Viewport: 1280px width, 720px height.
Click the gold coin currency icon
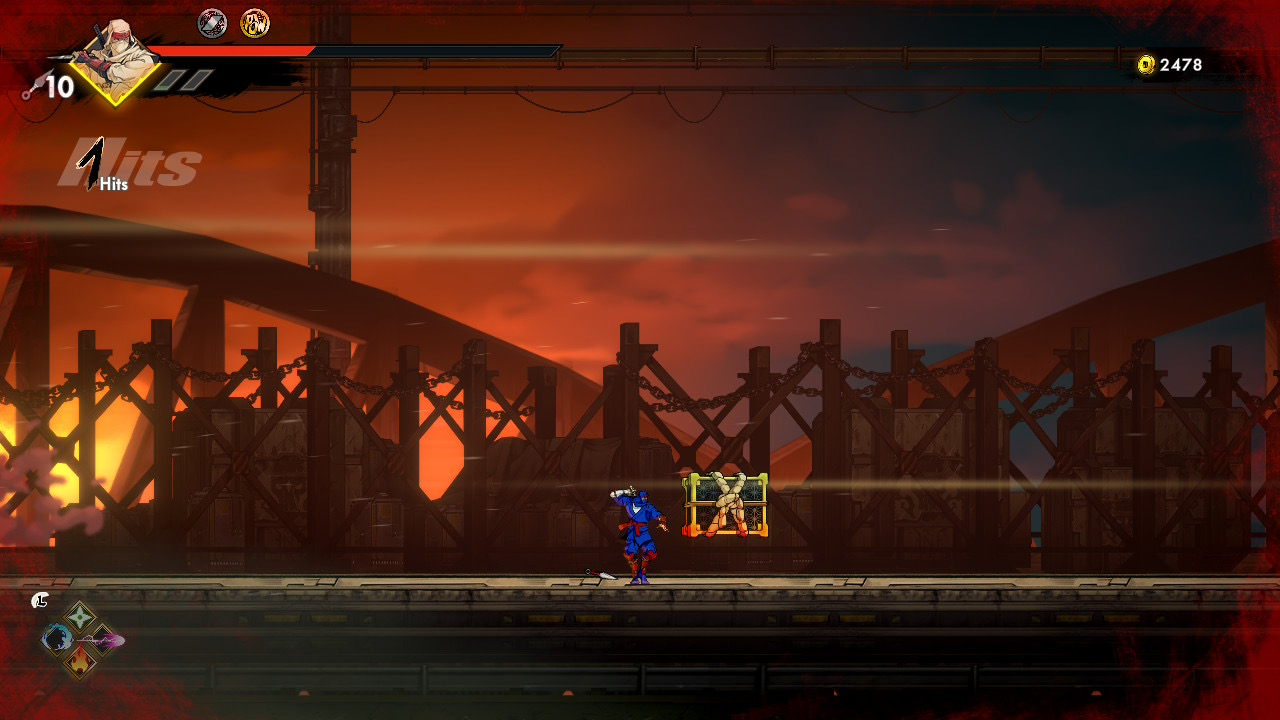click(x=1146, y=65)
